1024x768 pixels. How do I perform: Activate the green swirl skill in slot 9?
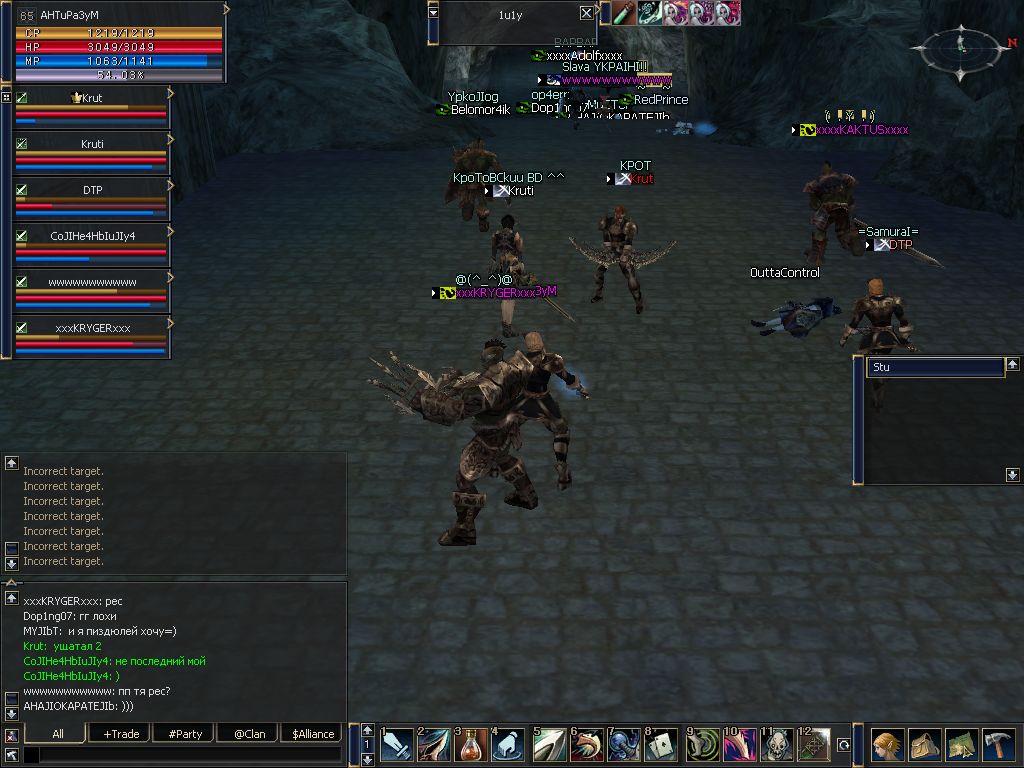point(703,745)
